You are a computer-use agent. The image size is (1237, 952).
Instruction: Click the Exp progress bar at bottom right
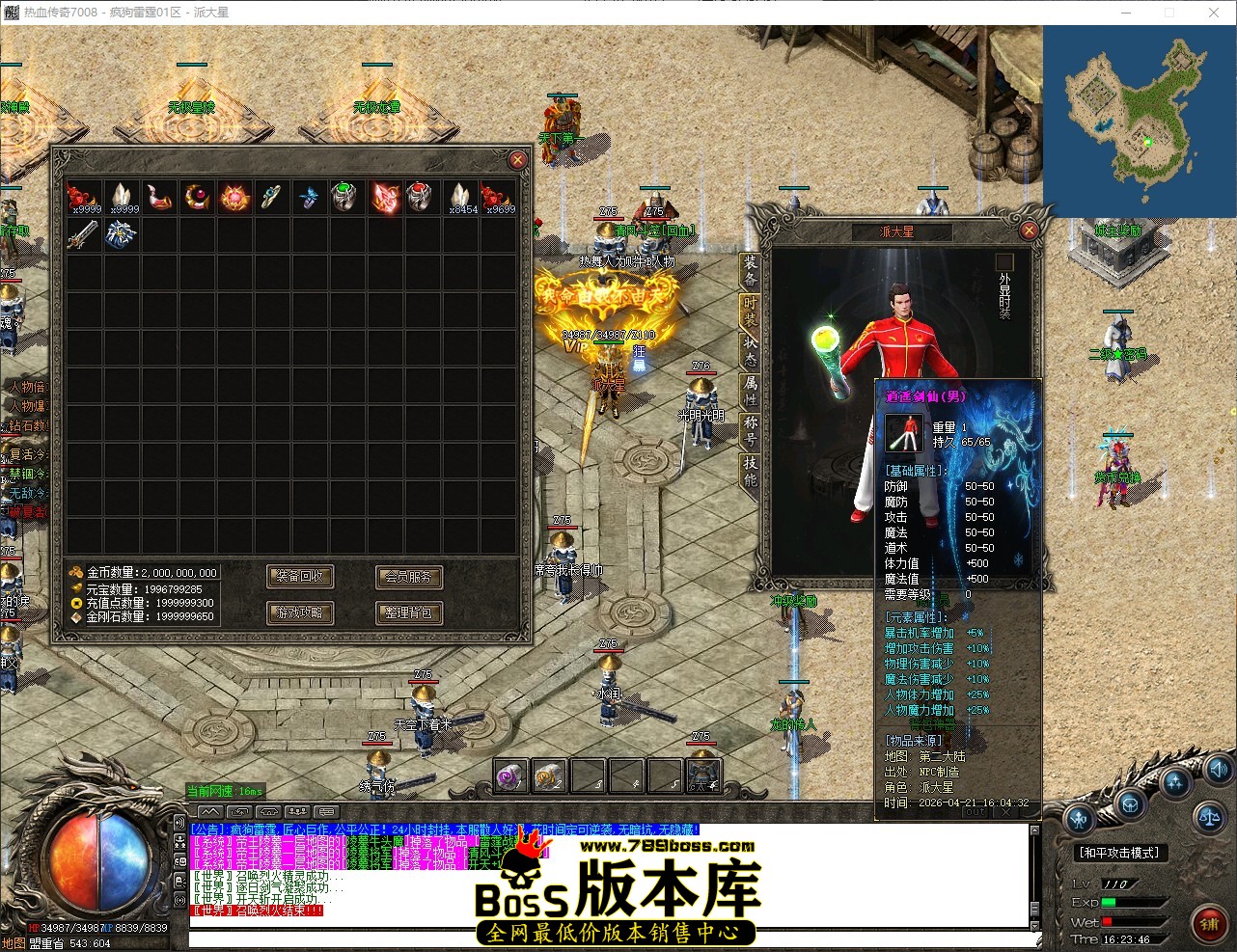coord(1134,902)
